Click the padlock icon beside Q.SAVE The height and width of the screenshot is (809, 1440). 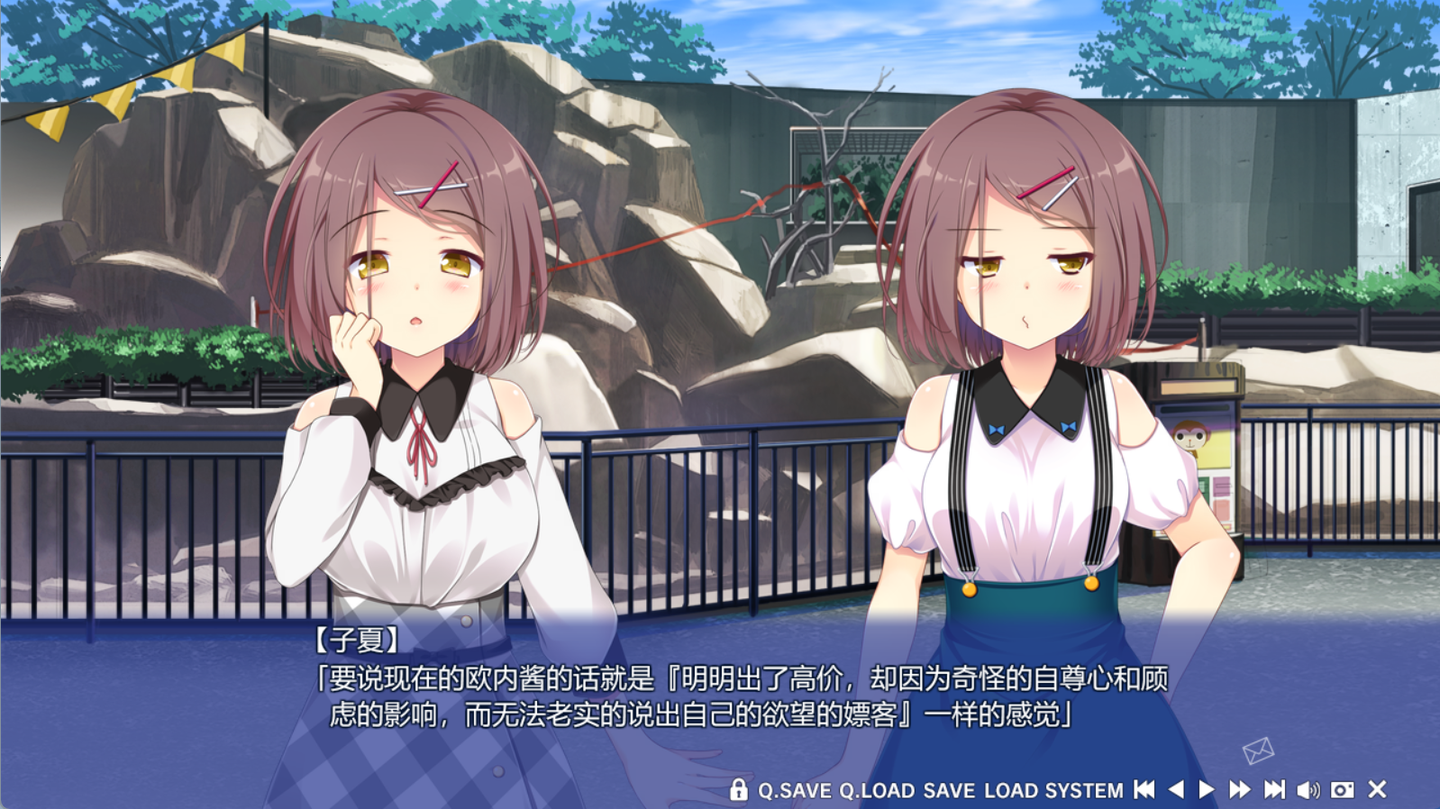(739, 788)
